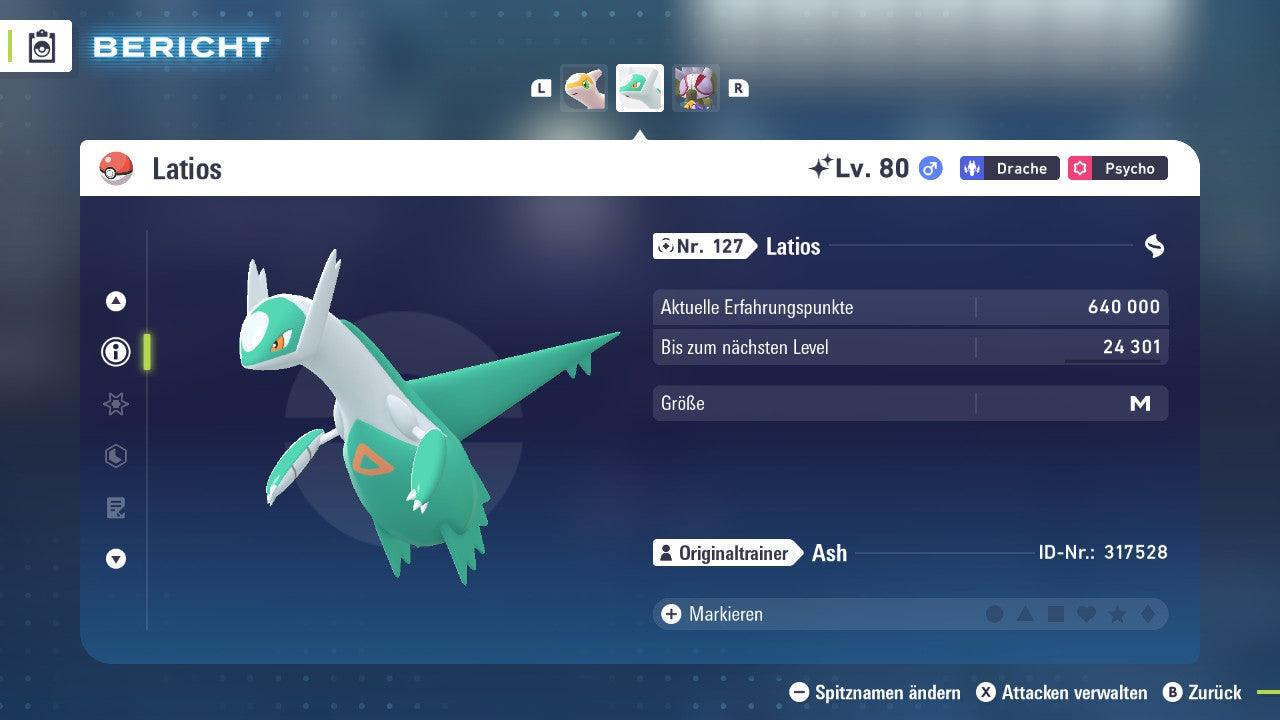Click the Originaltrainer person icon
This screenshot has width=1280, height=720.
pos(666,553)
